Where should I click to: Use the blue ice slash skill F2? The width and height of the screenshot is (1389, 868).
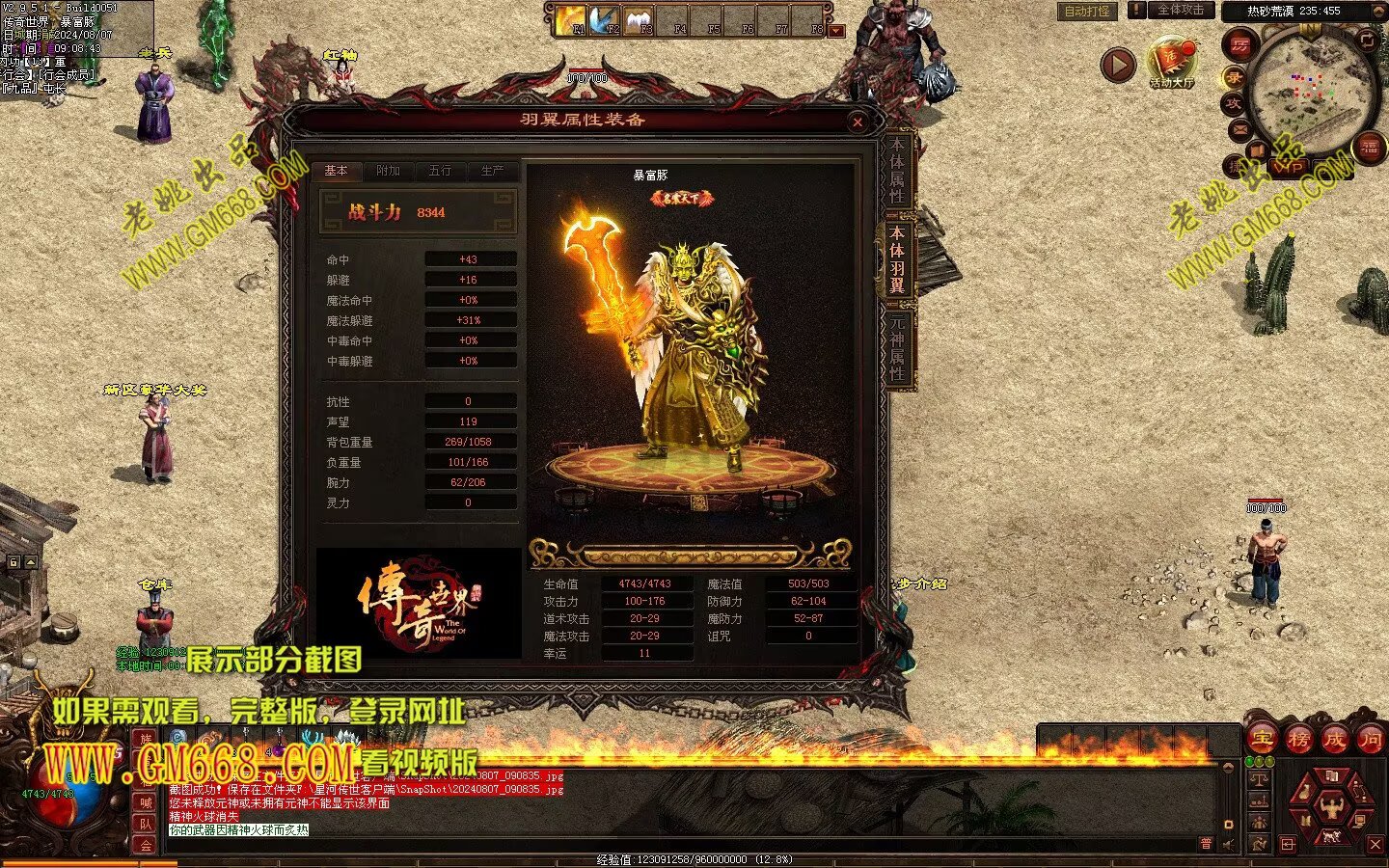(606, 20)
